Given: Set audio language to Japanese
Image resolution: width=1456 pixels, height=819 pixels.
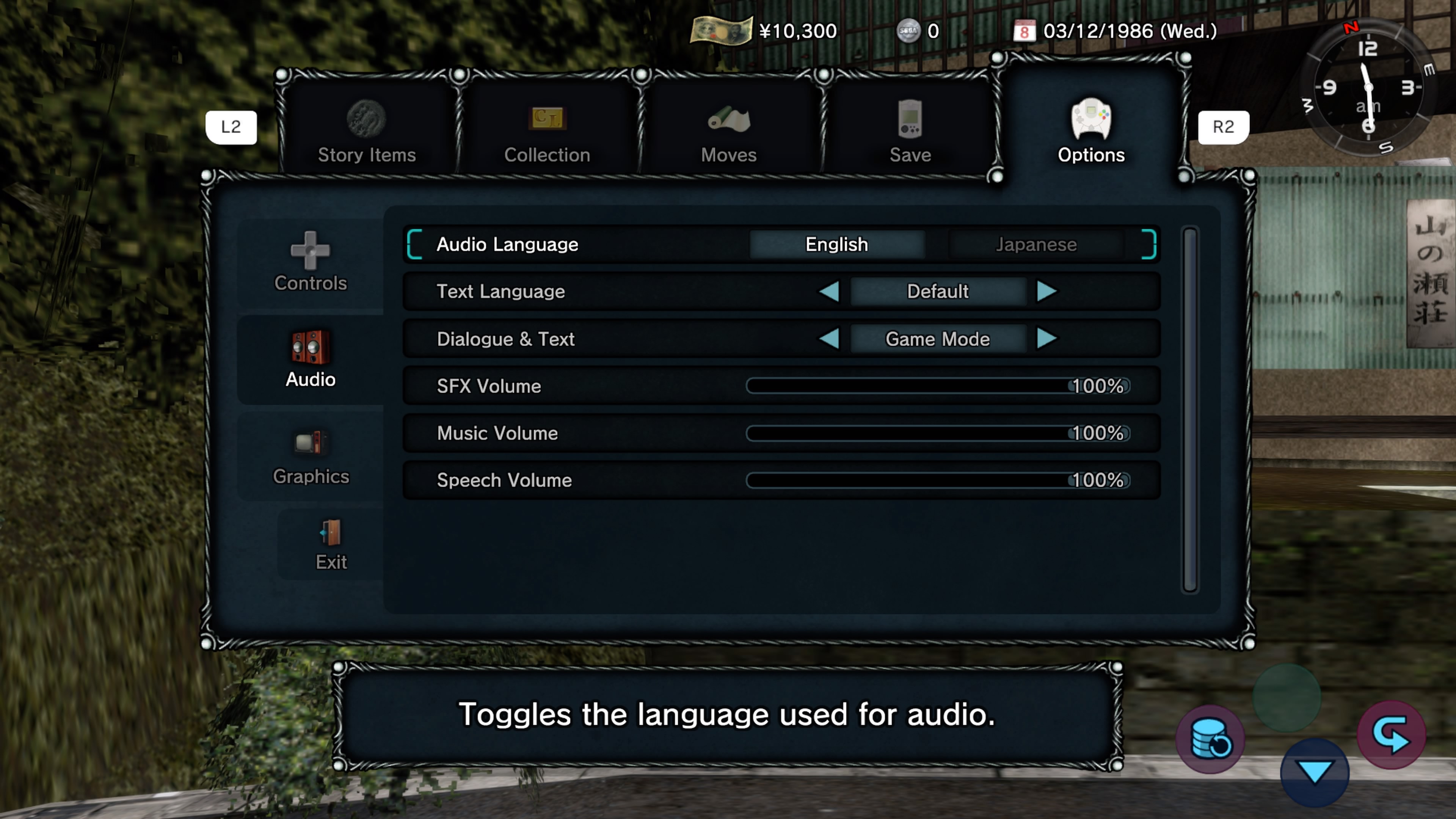Looking at the screenshot, I should pyautogui.click(x=1036, y=244).
